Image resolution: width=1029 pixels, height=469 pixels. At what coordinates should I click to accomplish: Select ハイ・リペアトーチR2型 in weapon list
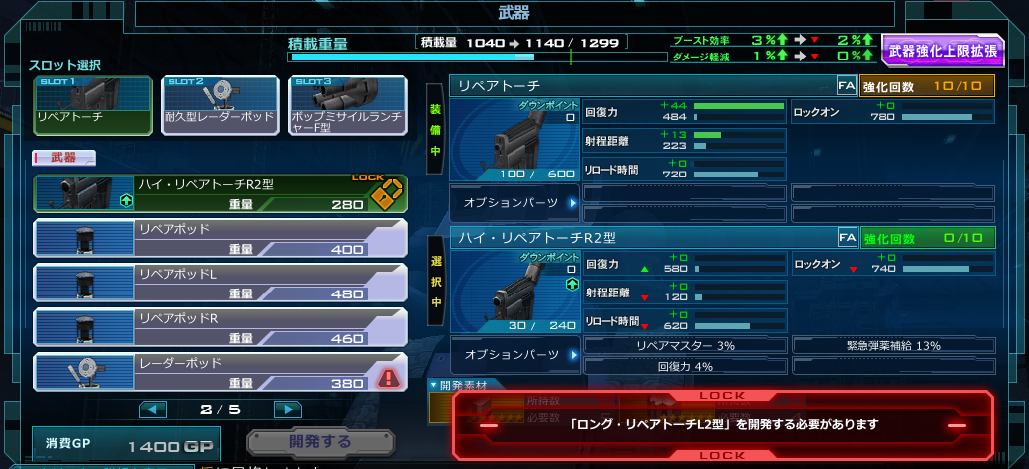(220, 194)
